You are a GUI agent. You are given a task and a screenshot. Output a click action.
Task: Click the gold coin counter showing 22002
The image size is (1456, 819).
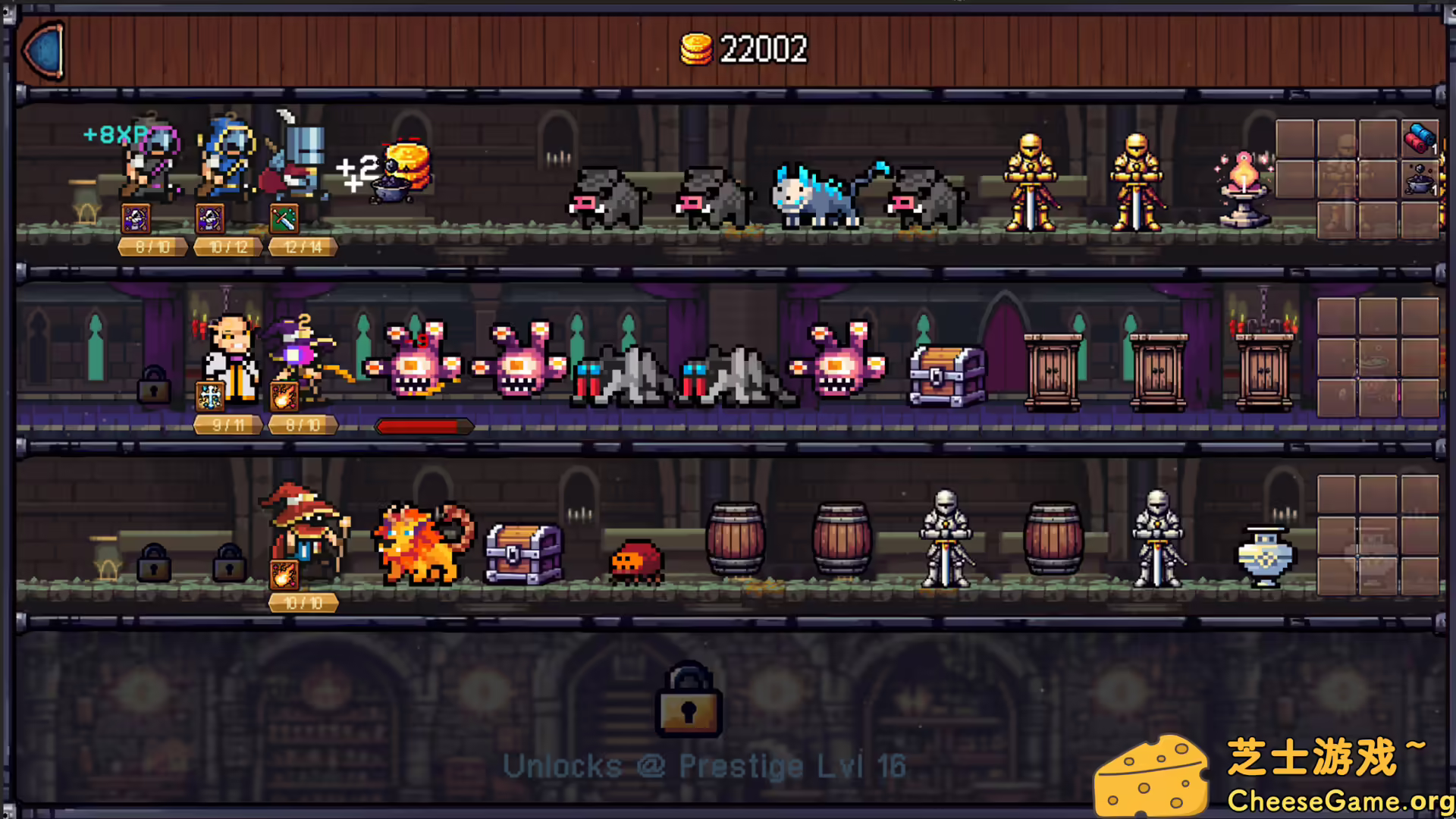[x=743, y=49]
